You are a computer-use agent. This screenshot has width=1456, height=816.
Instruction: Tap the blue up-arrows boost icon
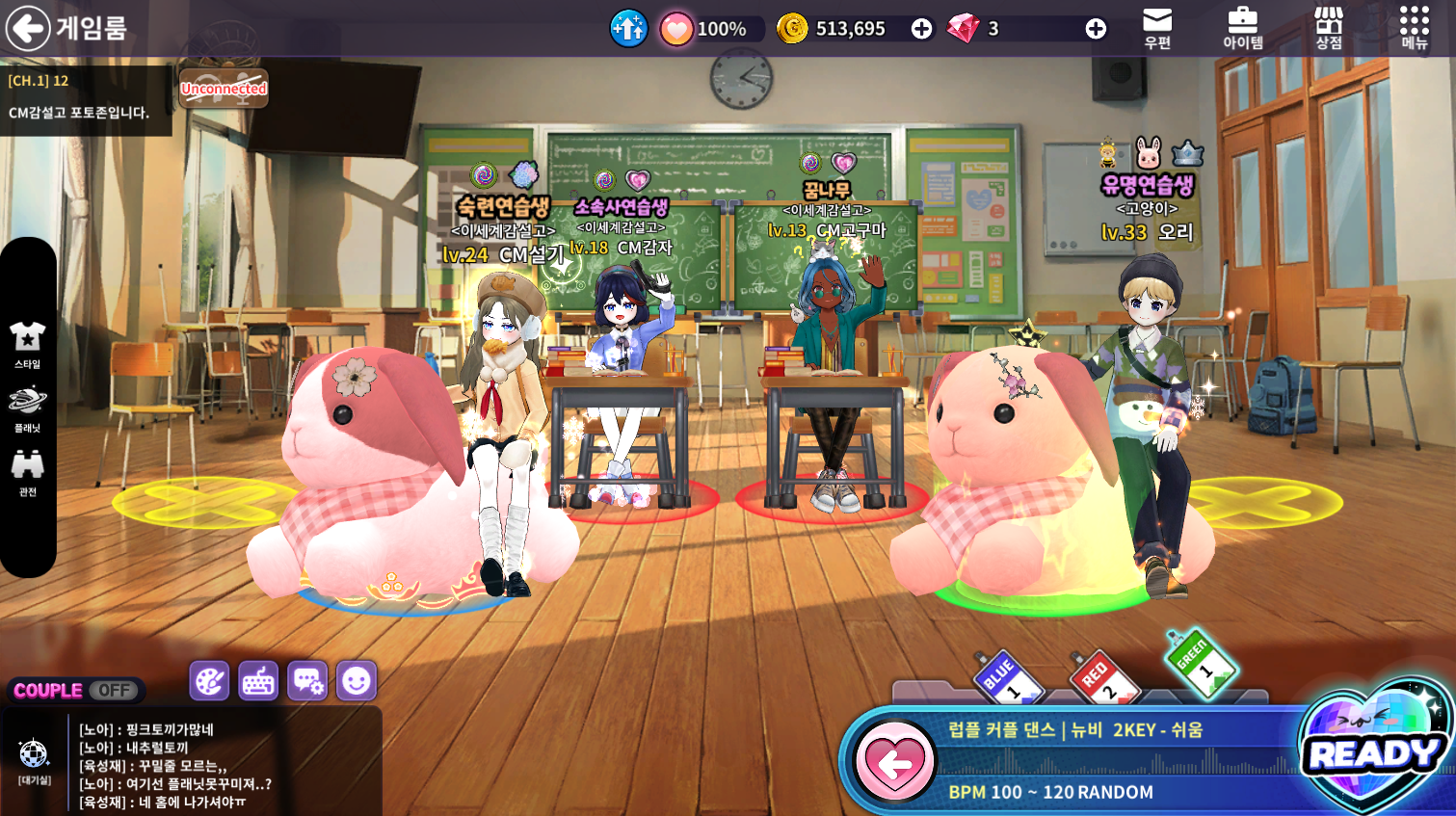628,29
